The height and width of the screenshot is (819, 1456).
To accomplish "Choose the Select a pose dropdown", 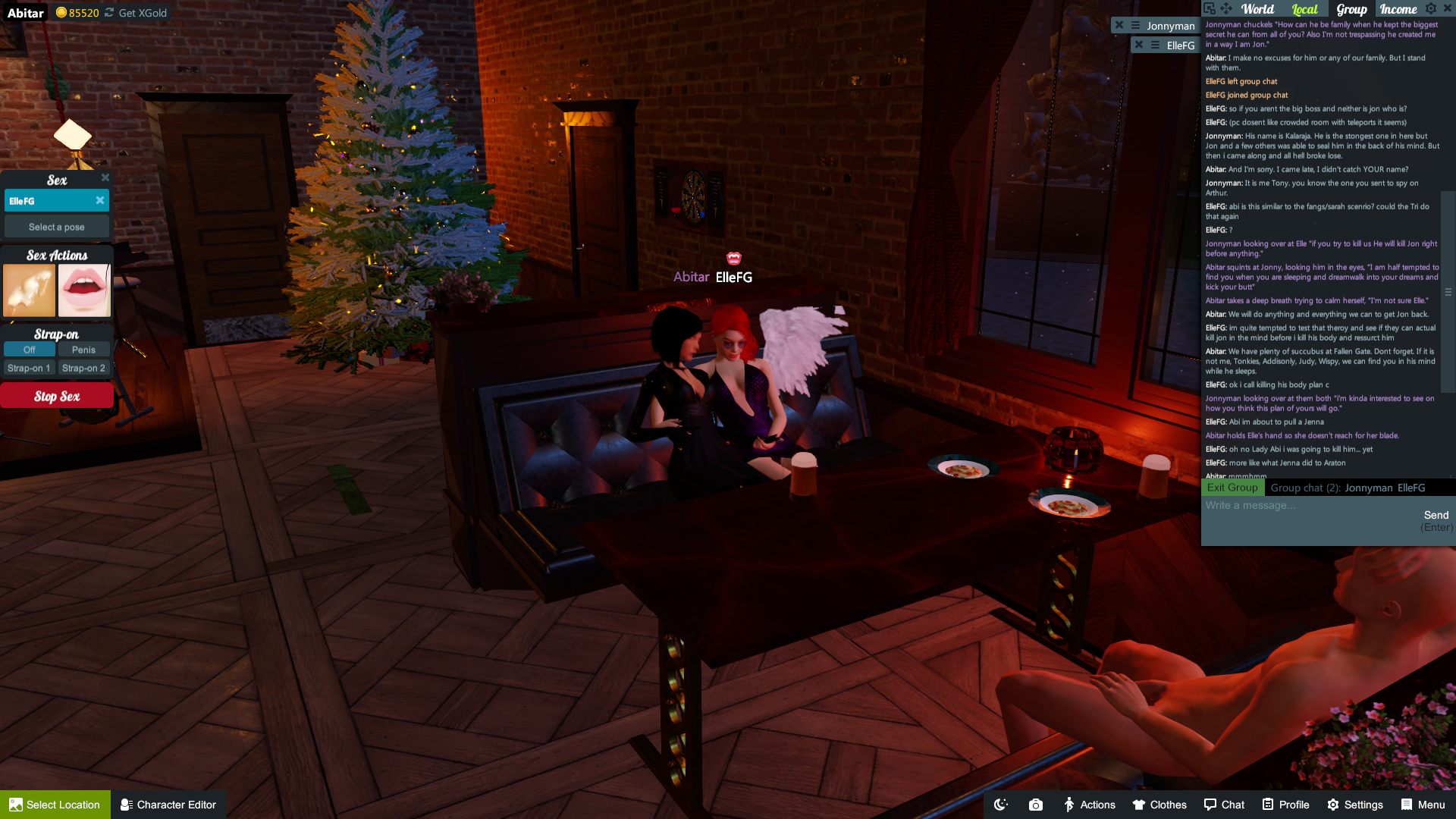I will [57, 227].
